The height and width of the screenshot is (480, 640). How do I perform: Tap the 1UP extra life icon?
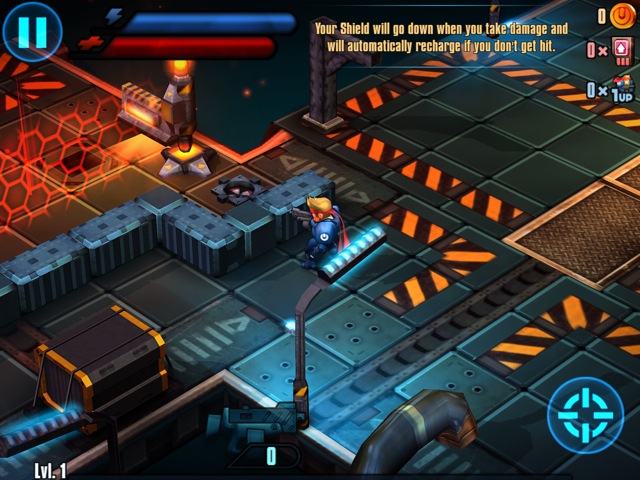coord(621,90)
